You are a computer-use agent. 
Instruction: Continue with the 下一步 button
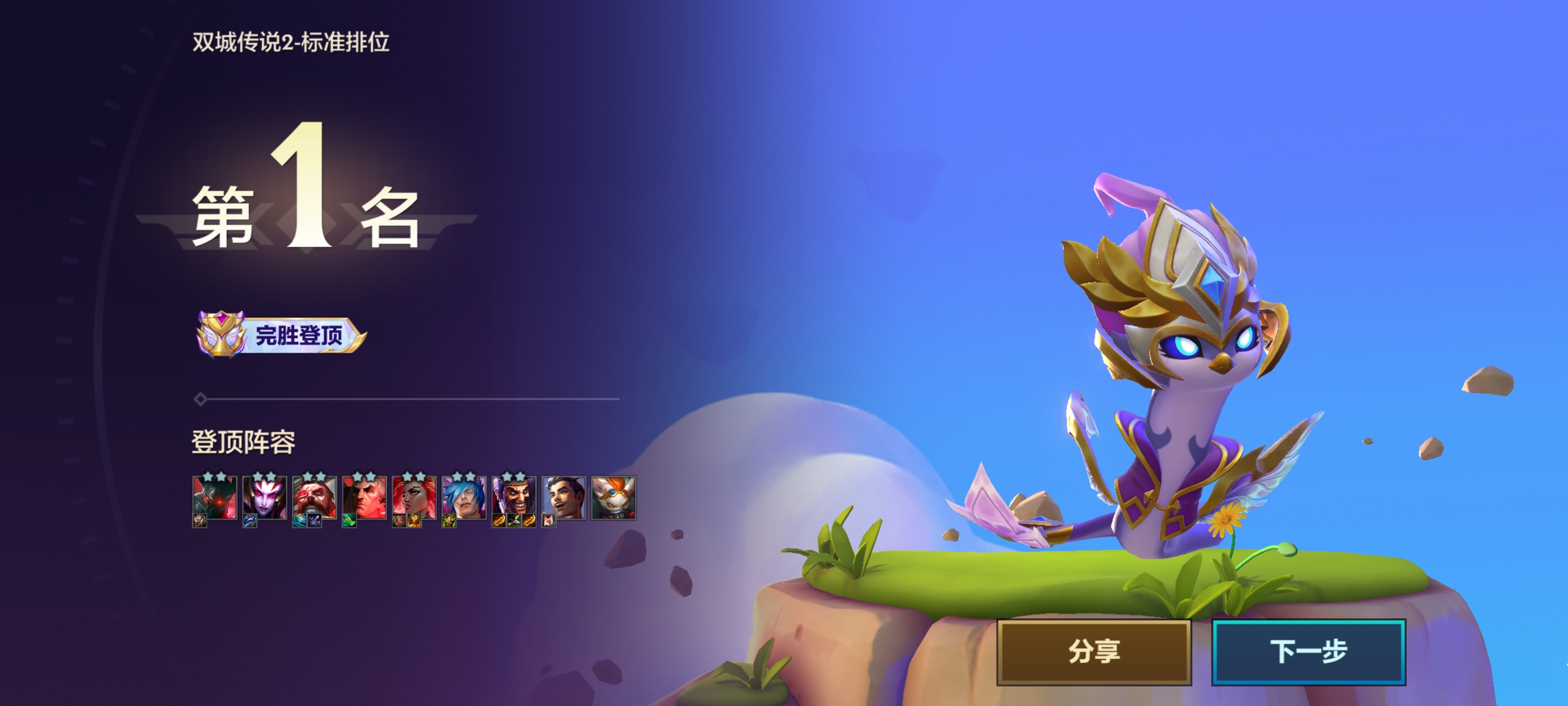[1308, 651]
